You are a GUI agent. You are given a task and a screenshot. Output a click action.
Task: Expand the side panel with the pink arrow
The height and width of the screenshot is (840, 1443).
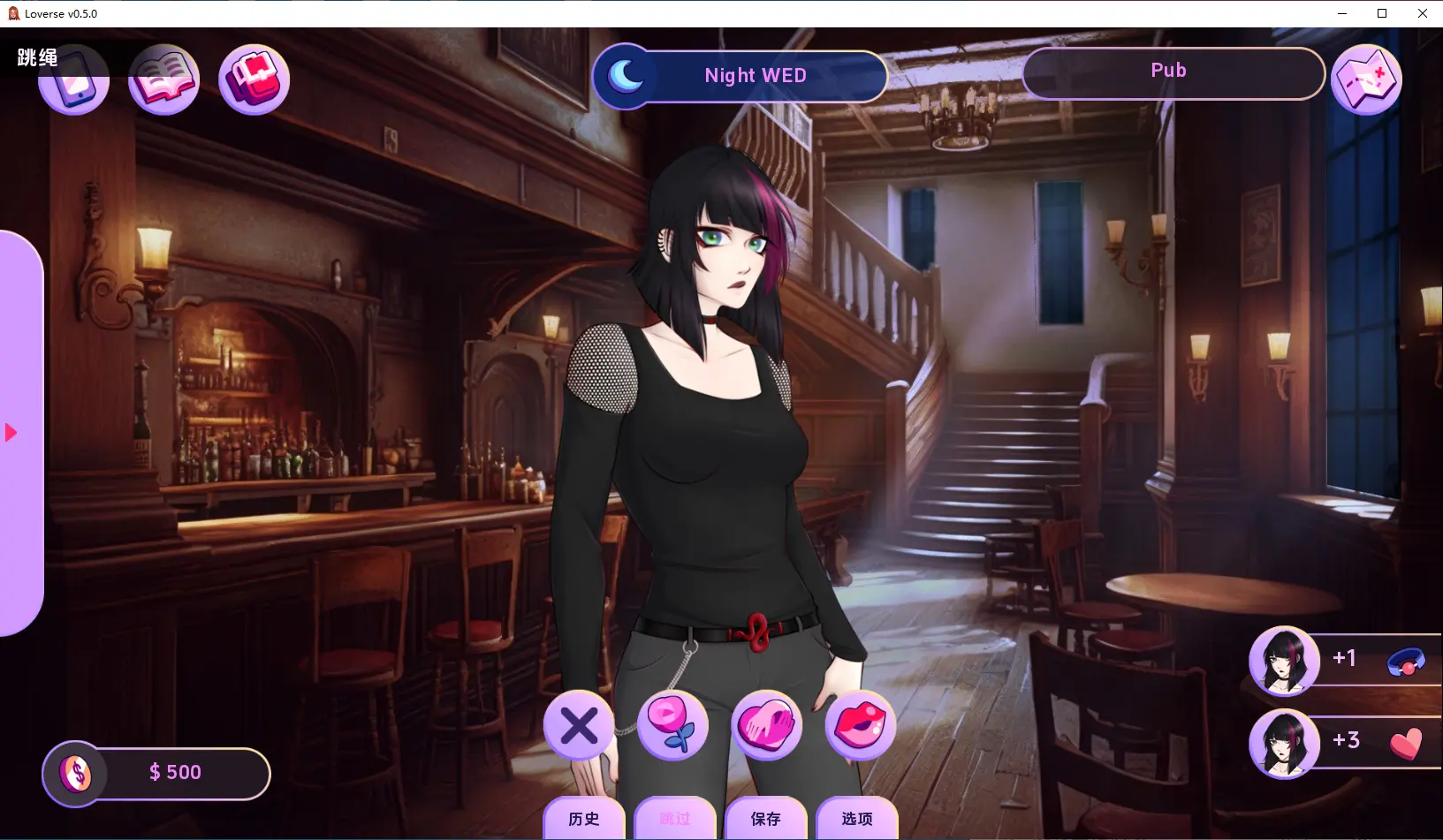pyautogui.click(x=11, y=433)
